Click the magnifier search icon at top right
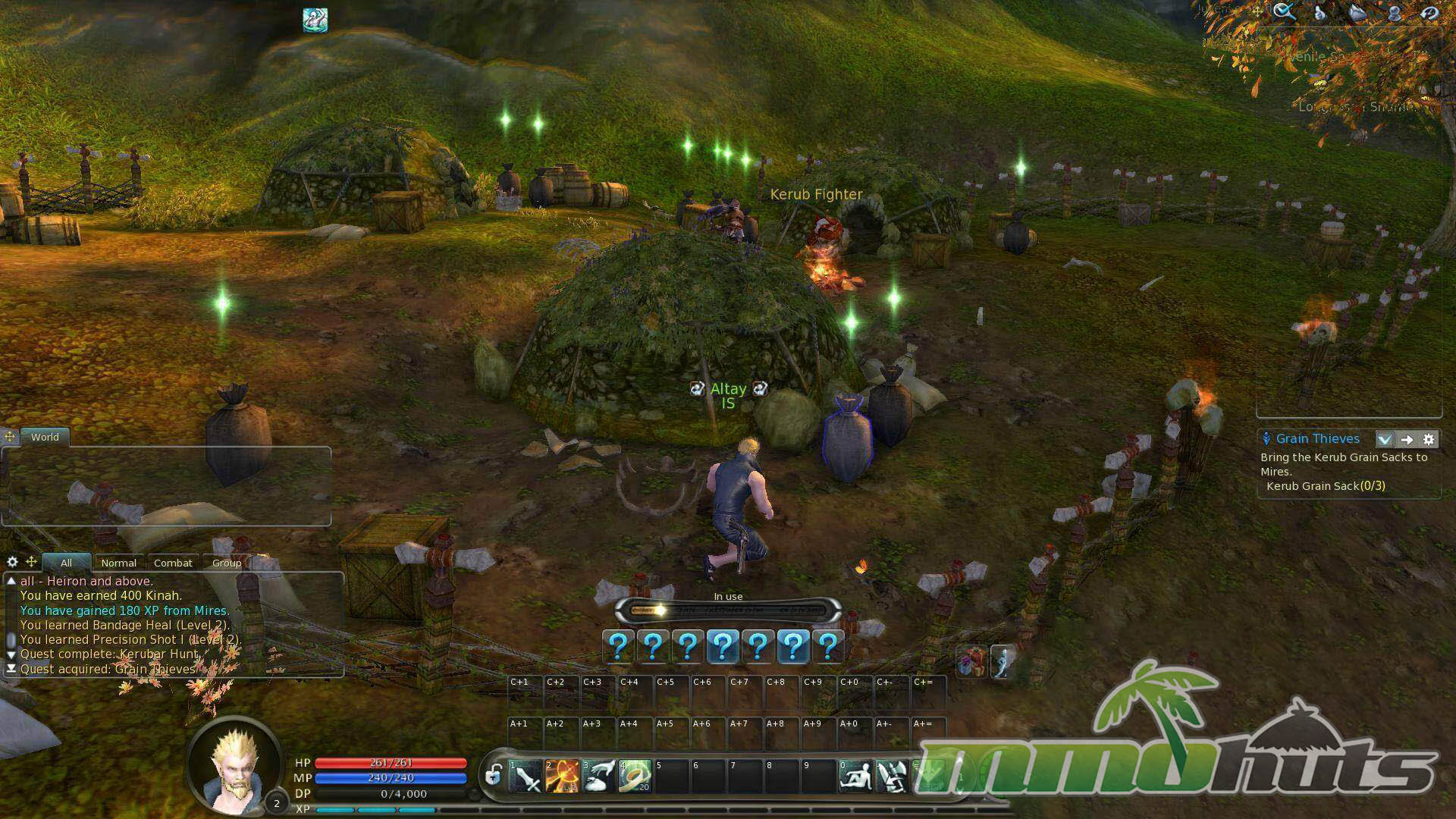The height and width of the screenshot is (819, 1456). coord(1284,11)
